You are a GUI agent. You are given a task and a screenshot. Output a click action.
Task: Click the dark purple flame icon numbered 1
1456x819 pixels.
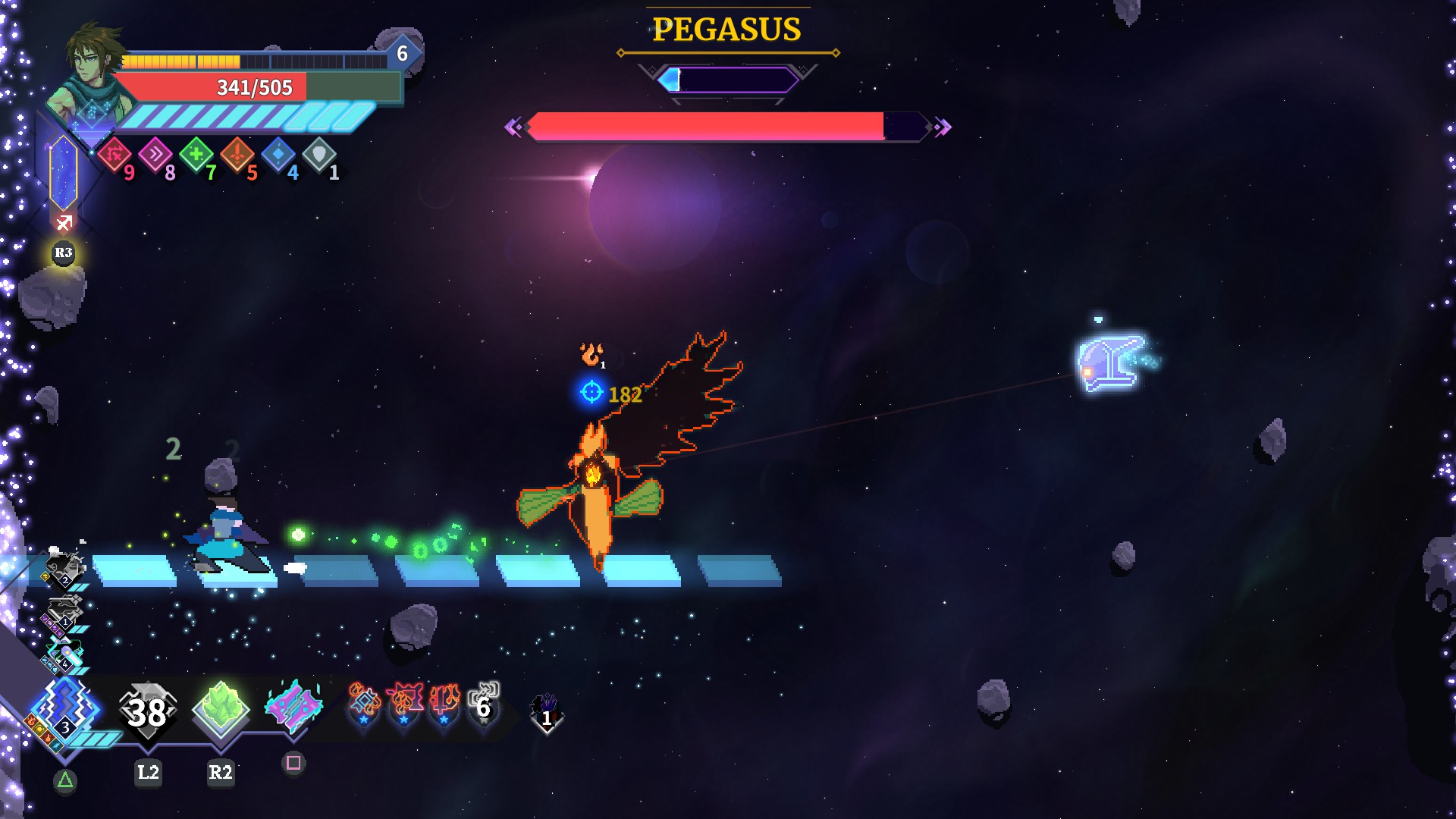click(545, 711)
